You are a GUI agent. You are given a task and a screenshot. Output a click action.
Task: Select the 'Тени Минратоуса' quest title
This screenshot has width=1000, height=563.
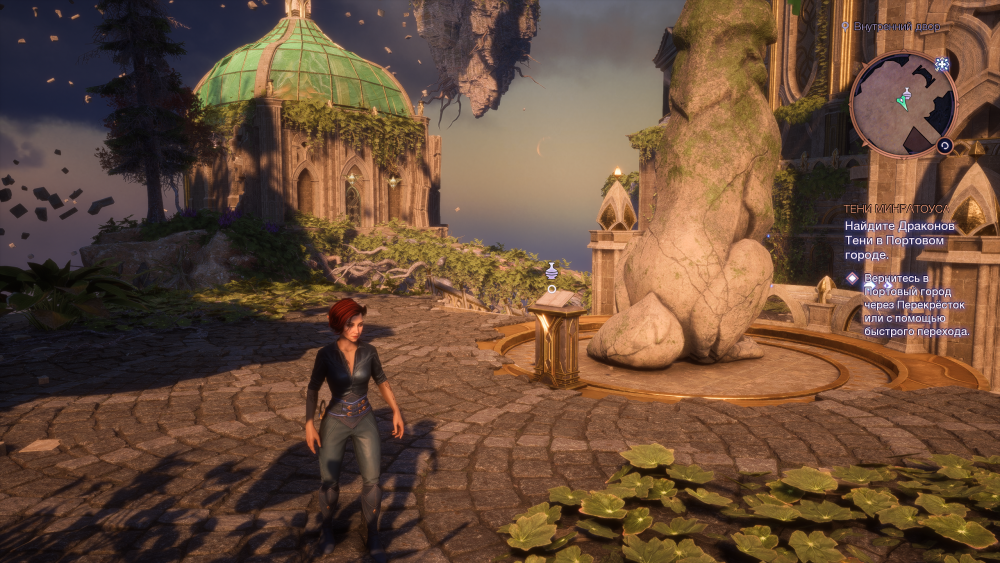tap(897, 208)
